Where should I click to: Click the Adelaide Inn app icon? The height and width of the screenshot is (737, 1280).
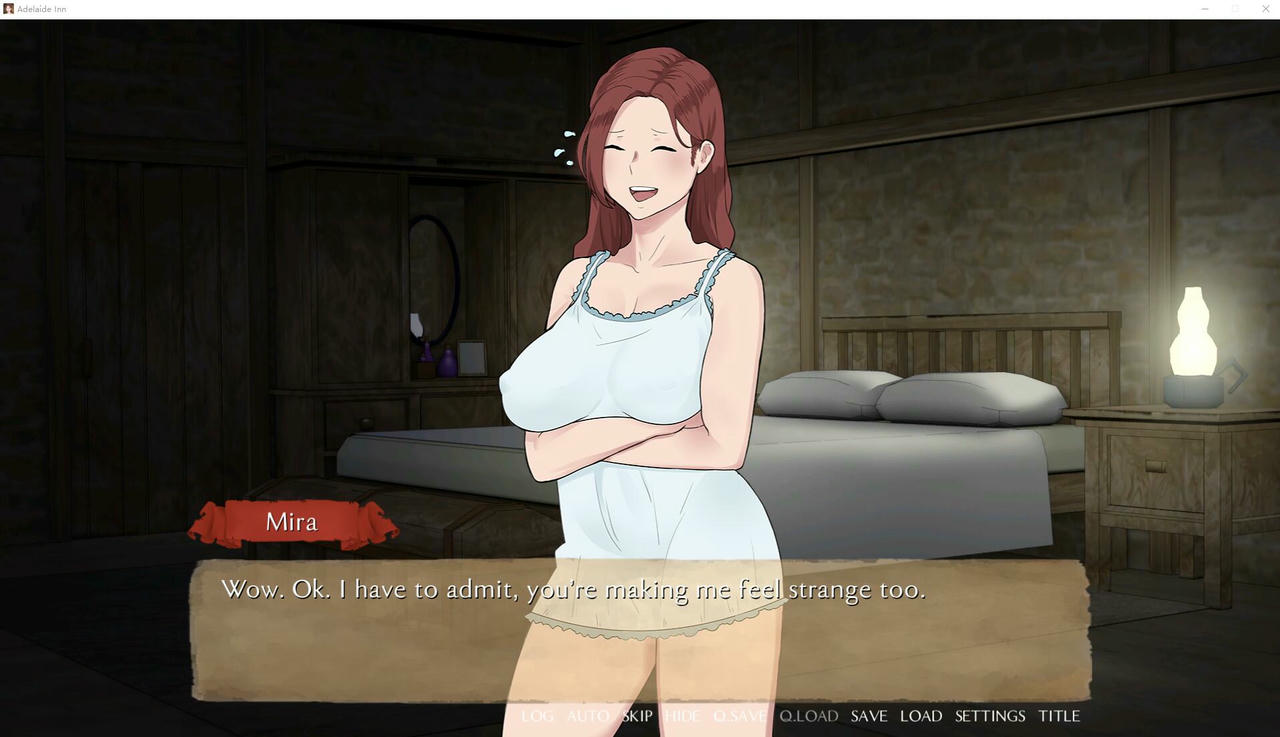click(8, 8)
